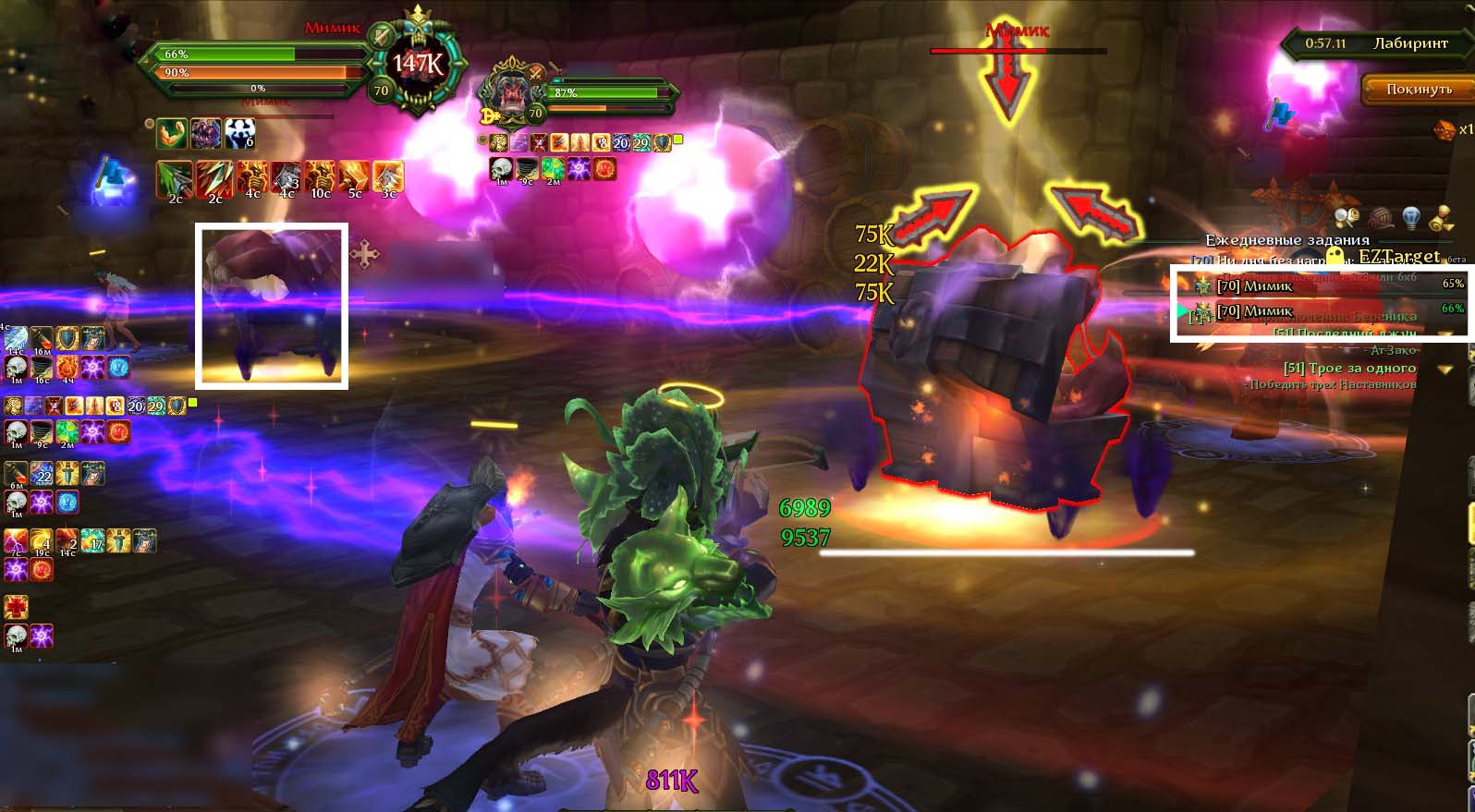The image size is (1475, 812).
Task: Click the flexed arm buff icon
Action: tap(172, 134)
